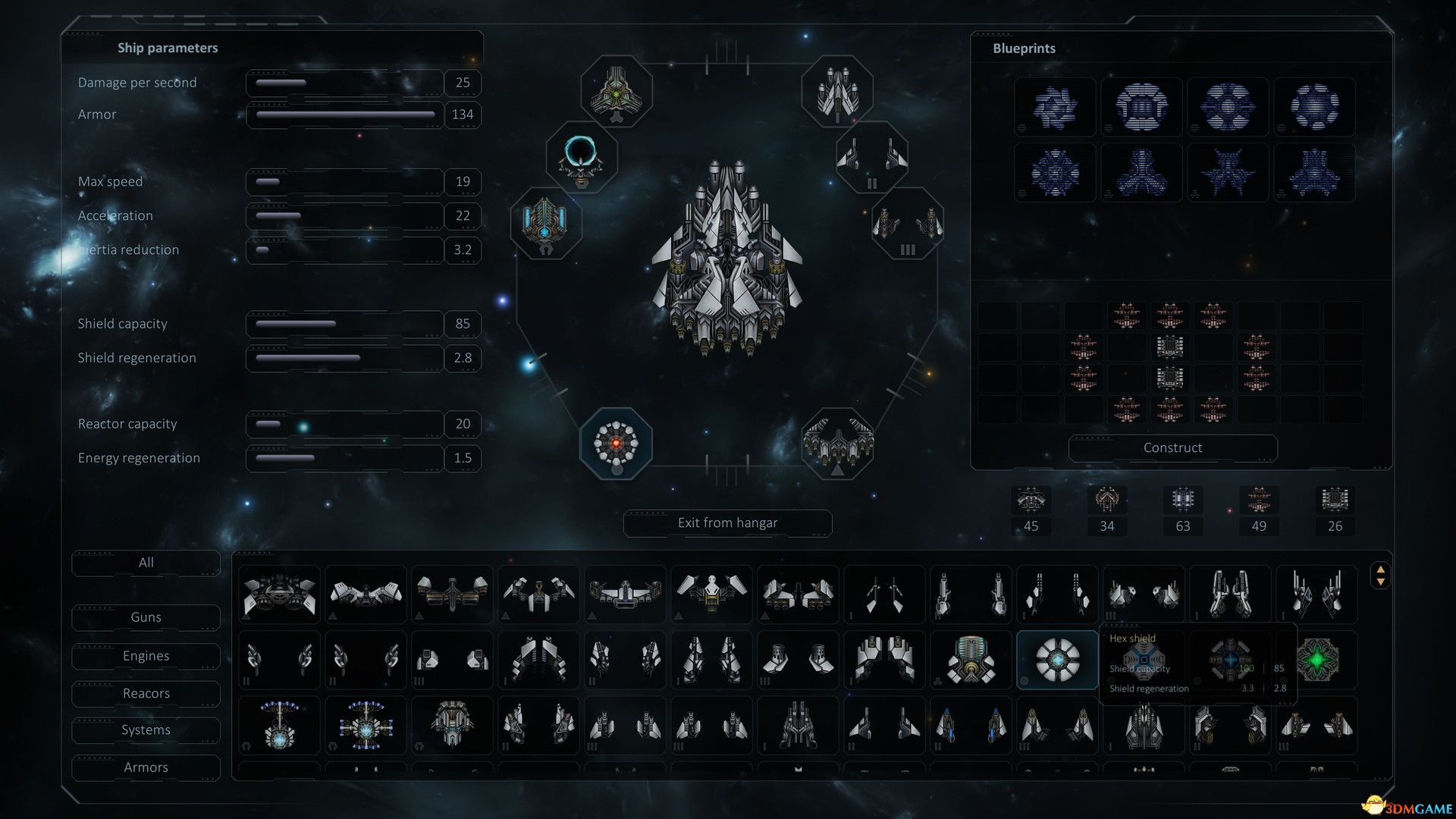Select the rear thruster slot below the ship
The image size is (1456, 819).
tap(836, 444)
